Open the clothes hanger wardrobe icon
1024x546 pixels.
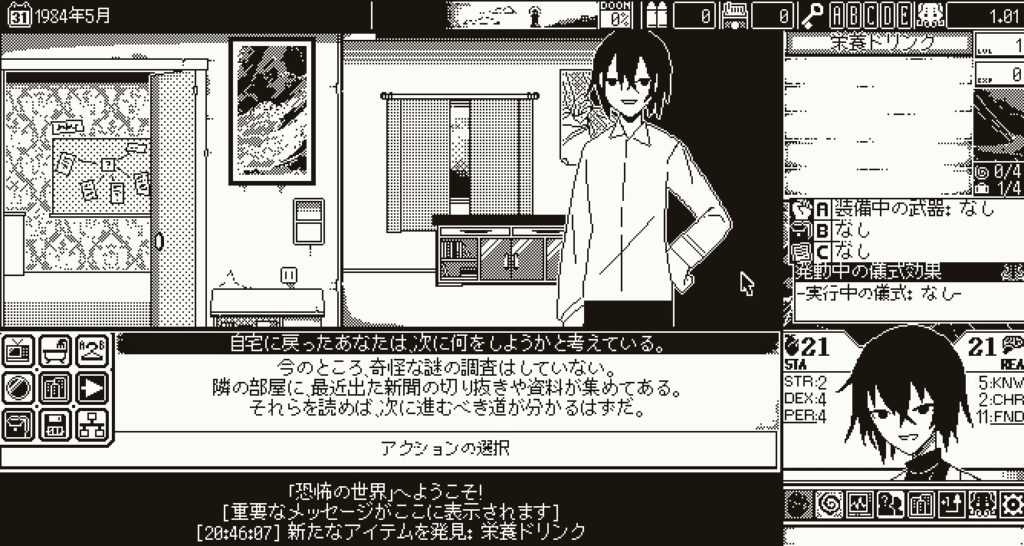tap(91, 350)
